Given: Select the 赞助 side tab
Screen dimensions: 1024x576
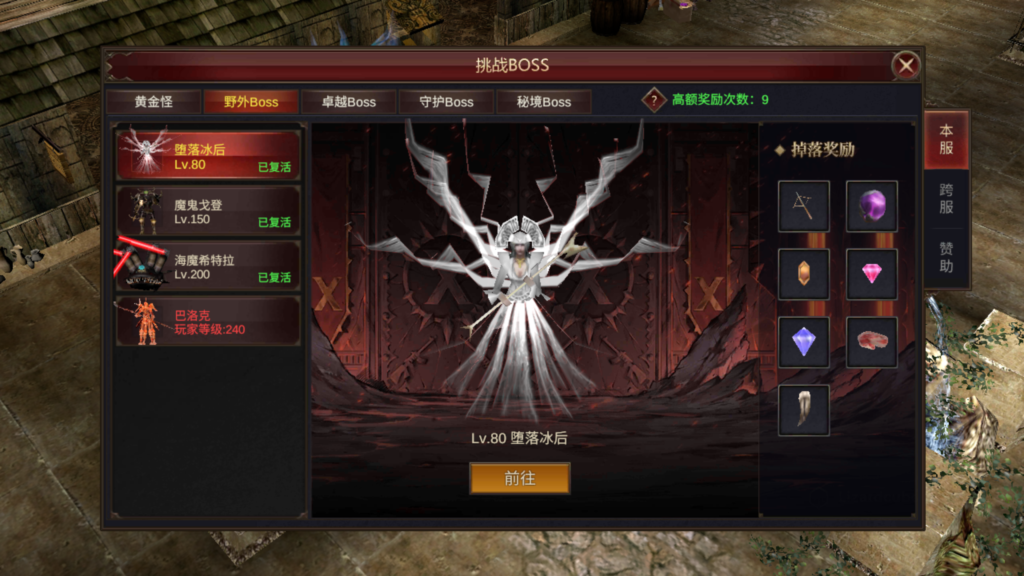Looking at the screenshot, I should point(946,257).
